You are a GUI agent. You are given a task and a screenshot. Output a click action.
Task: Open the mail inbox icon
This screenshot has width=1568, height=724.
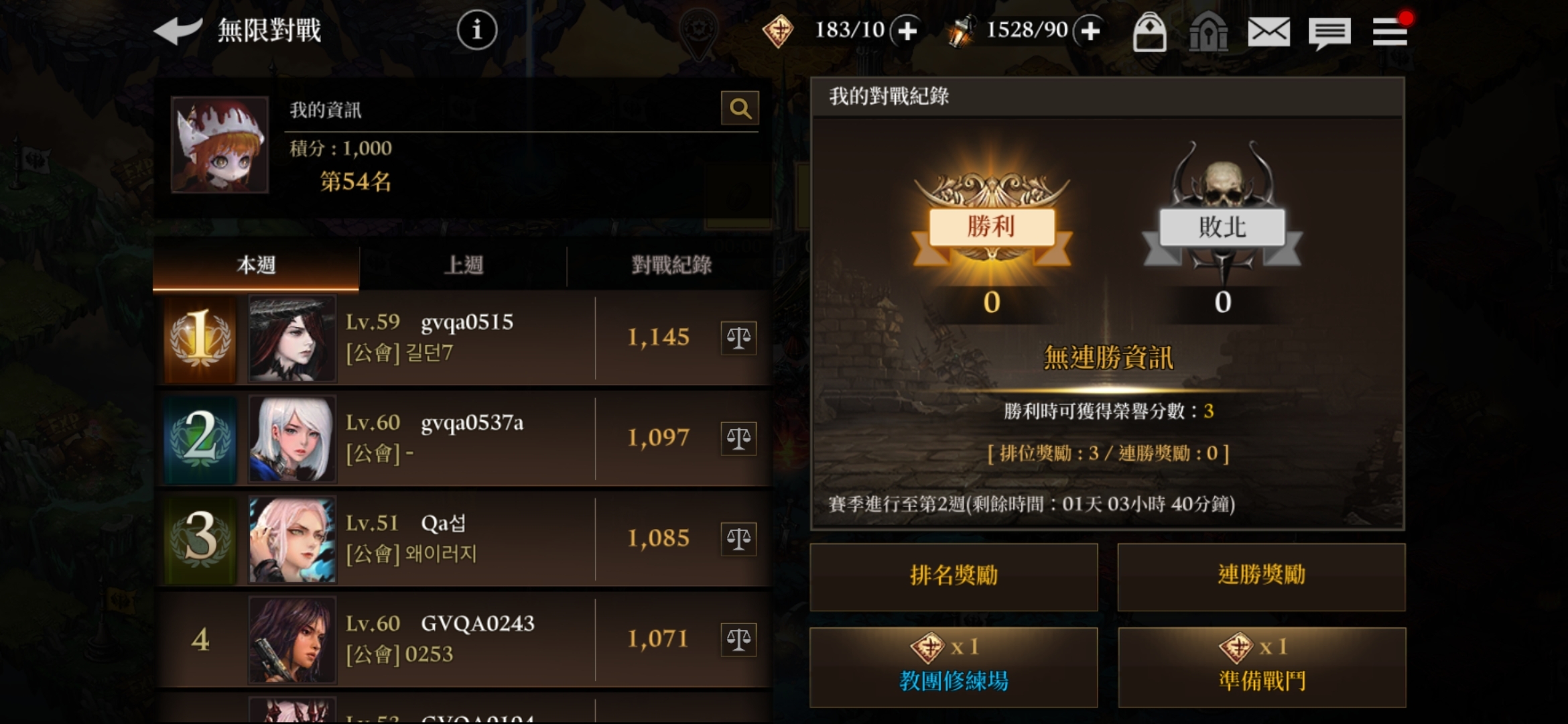tap(1270, 31)
